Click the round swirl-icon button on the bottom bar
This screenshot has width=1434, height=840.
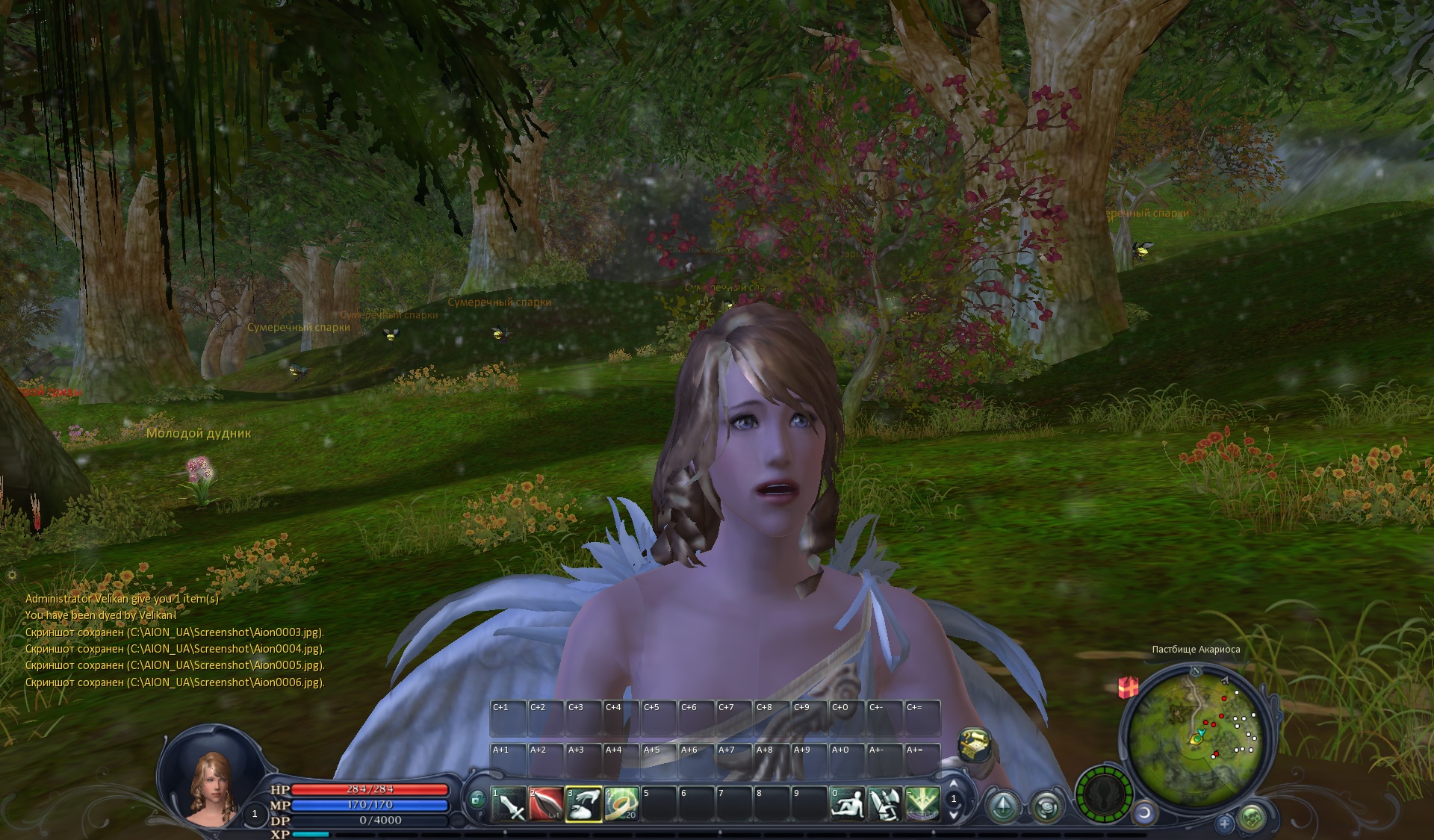pos(1046,806)
